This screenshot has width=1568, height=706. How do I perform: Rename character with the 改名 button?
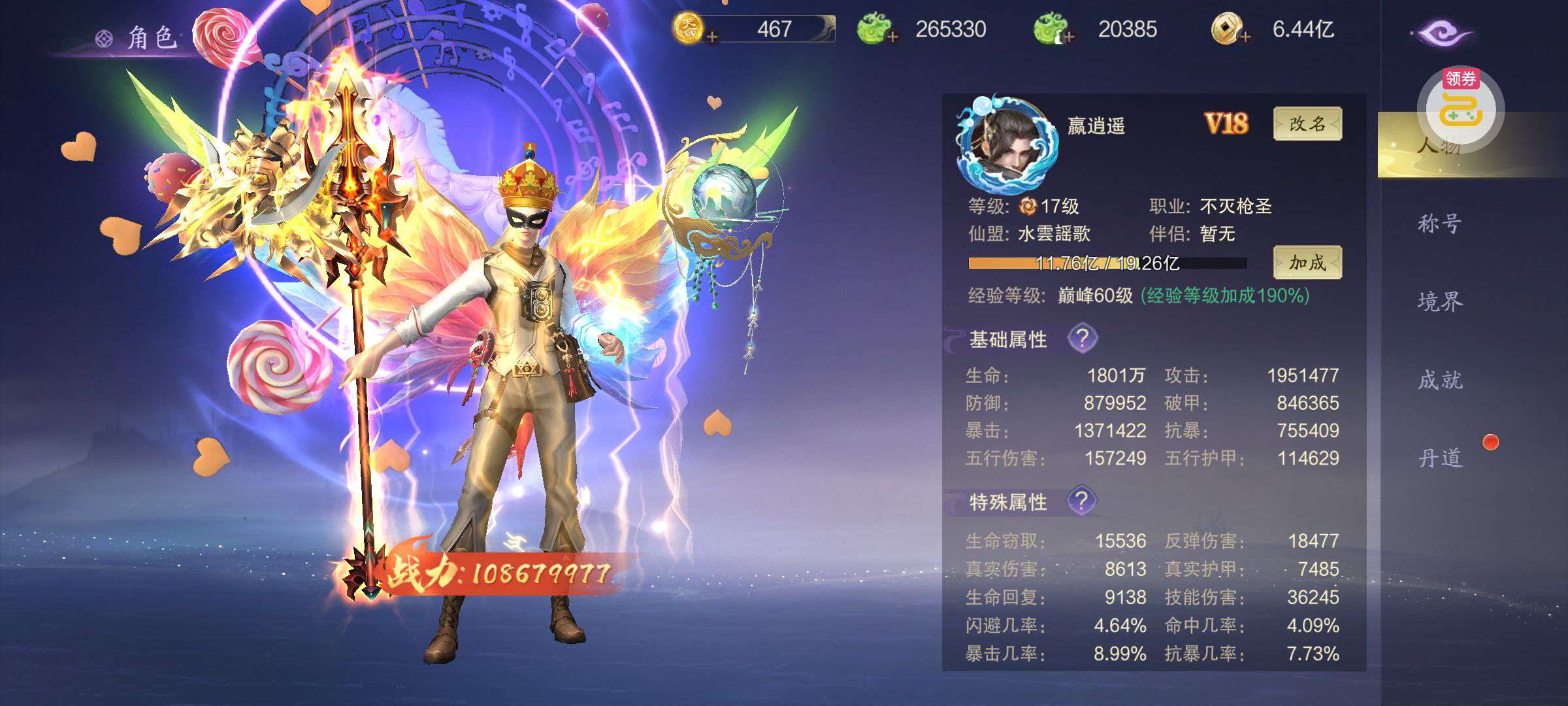tap(1307, 124)
